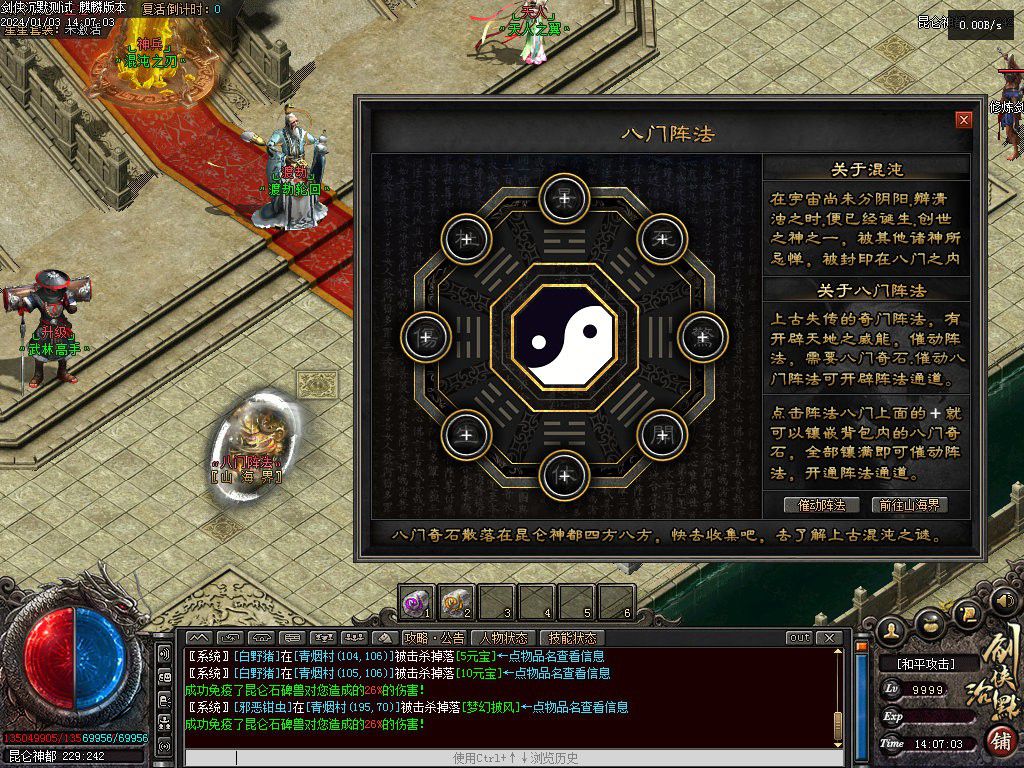Screen dimensions: 1024x768
Task: Switch to the 人物状态 tab
Action: (504, 638)
